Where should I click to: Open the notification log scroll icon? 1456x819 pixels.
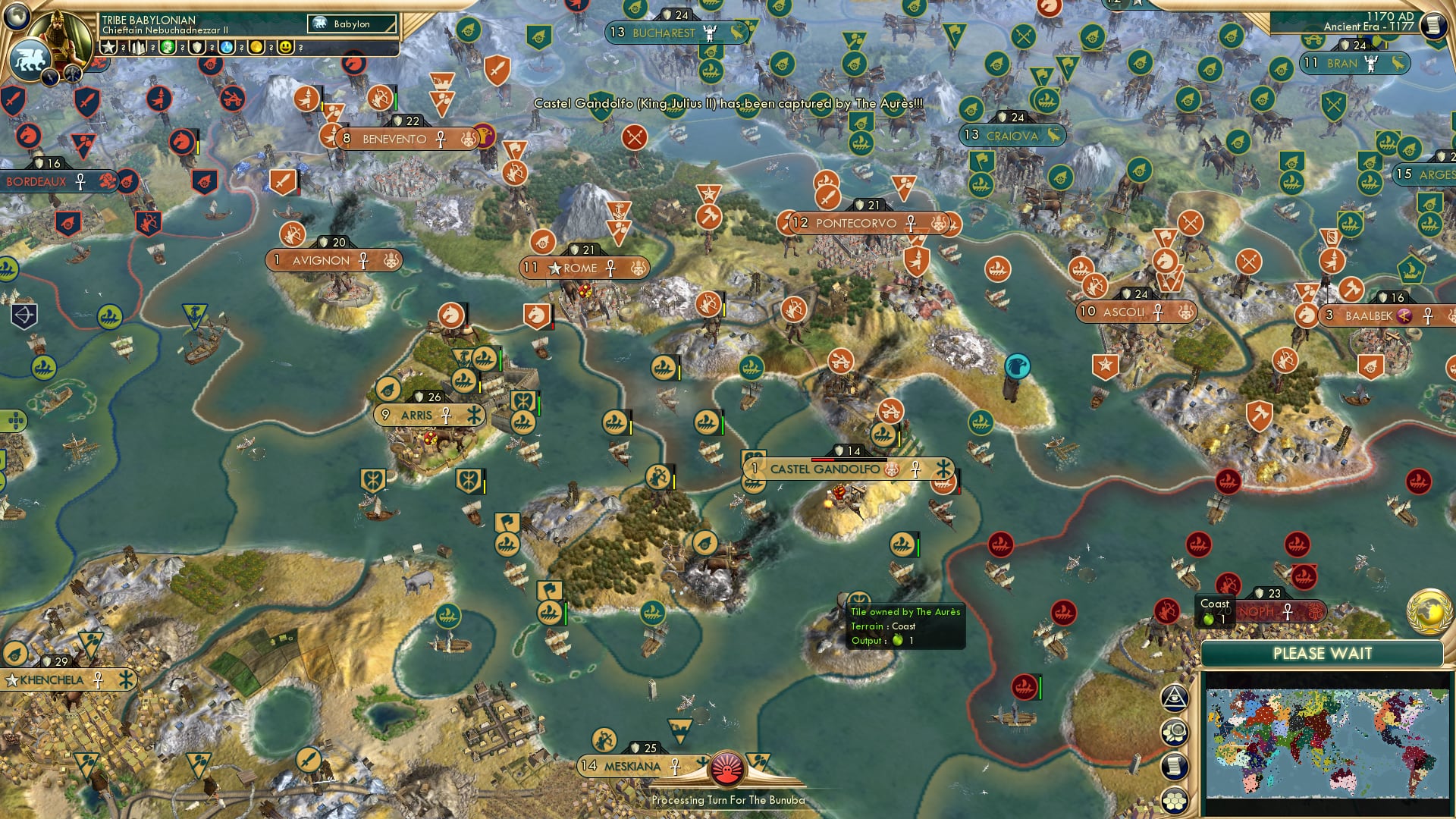(x=1175, y=766)
